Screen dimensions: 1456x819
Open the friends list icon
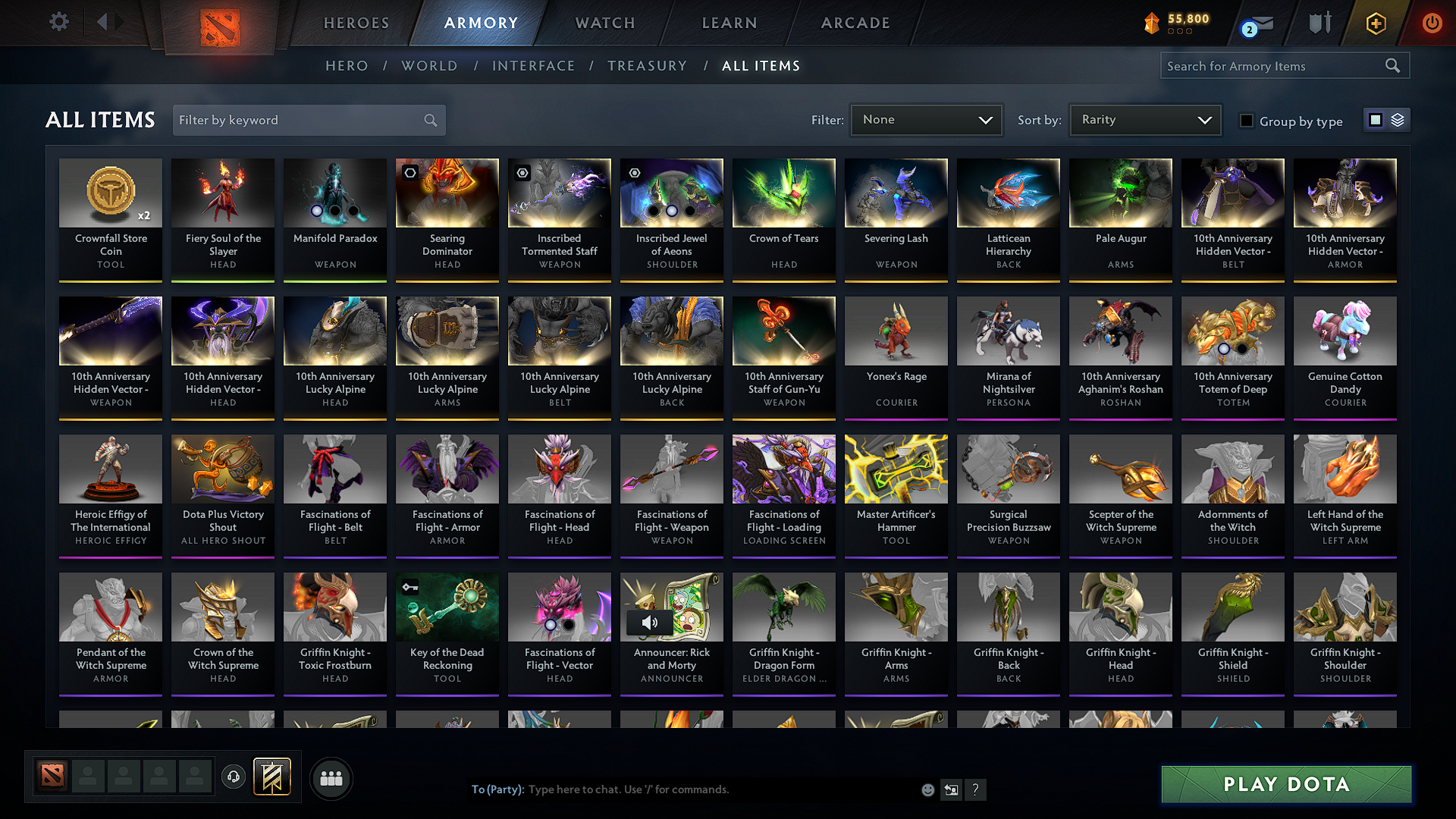(331, 778)
